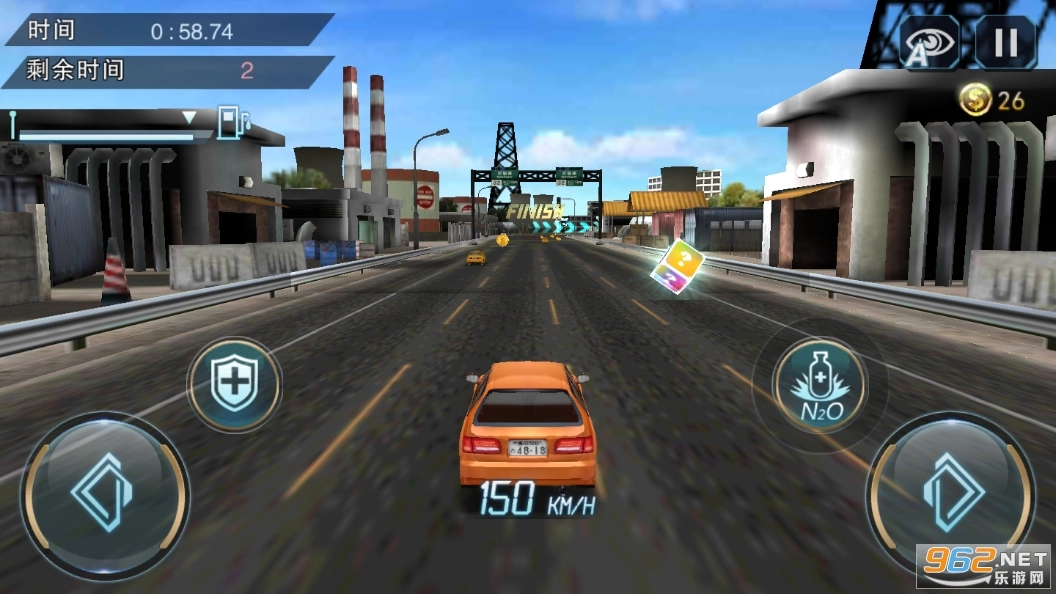Image resolution: width=1056 pixels, height=594 pixels.
Task: Pause the race
Action: pyautogui.click(x=1005, y=43)
